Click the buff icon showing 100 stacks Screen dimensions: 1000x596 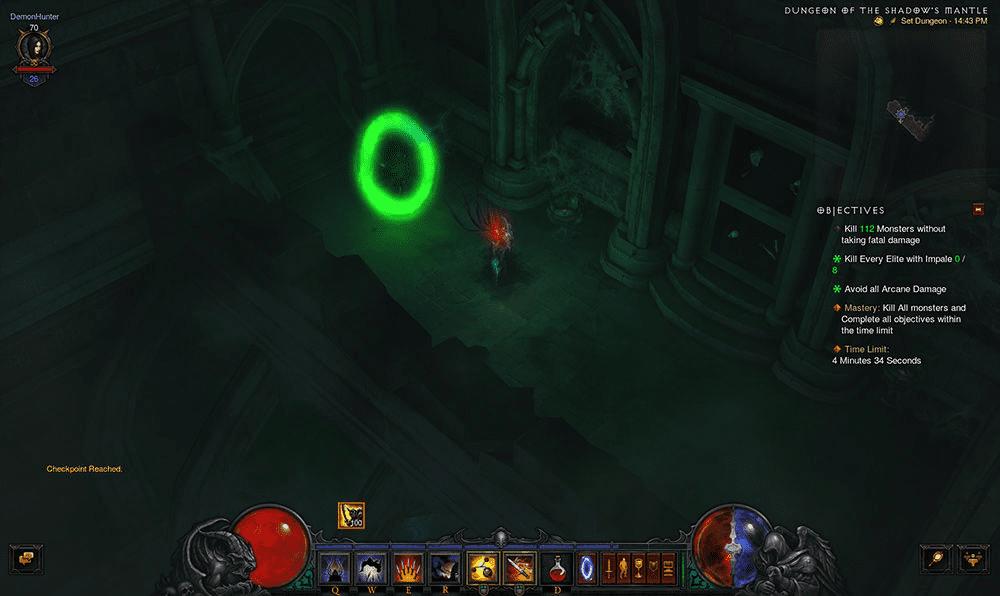(x=351, y=515)
